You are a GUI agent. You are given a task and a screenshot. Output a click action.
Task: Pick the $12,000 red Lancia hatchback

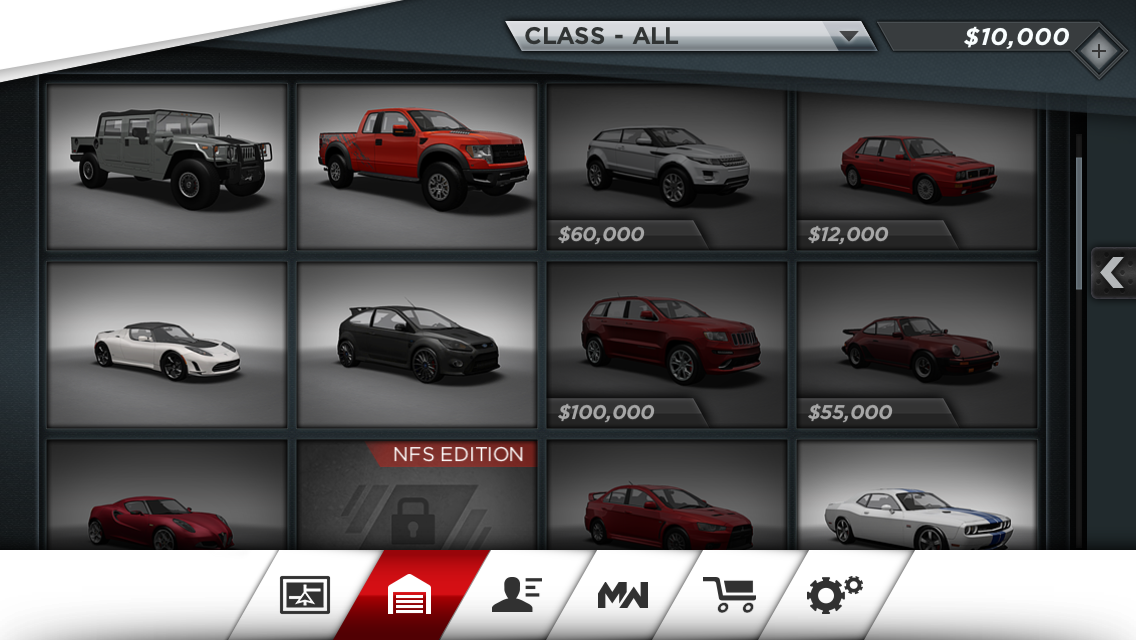point(917,165)
